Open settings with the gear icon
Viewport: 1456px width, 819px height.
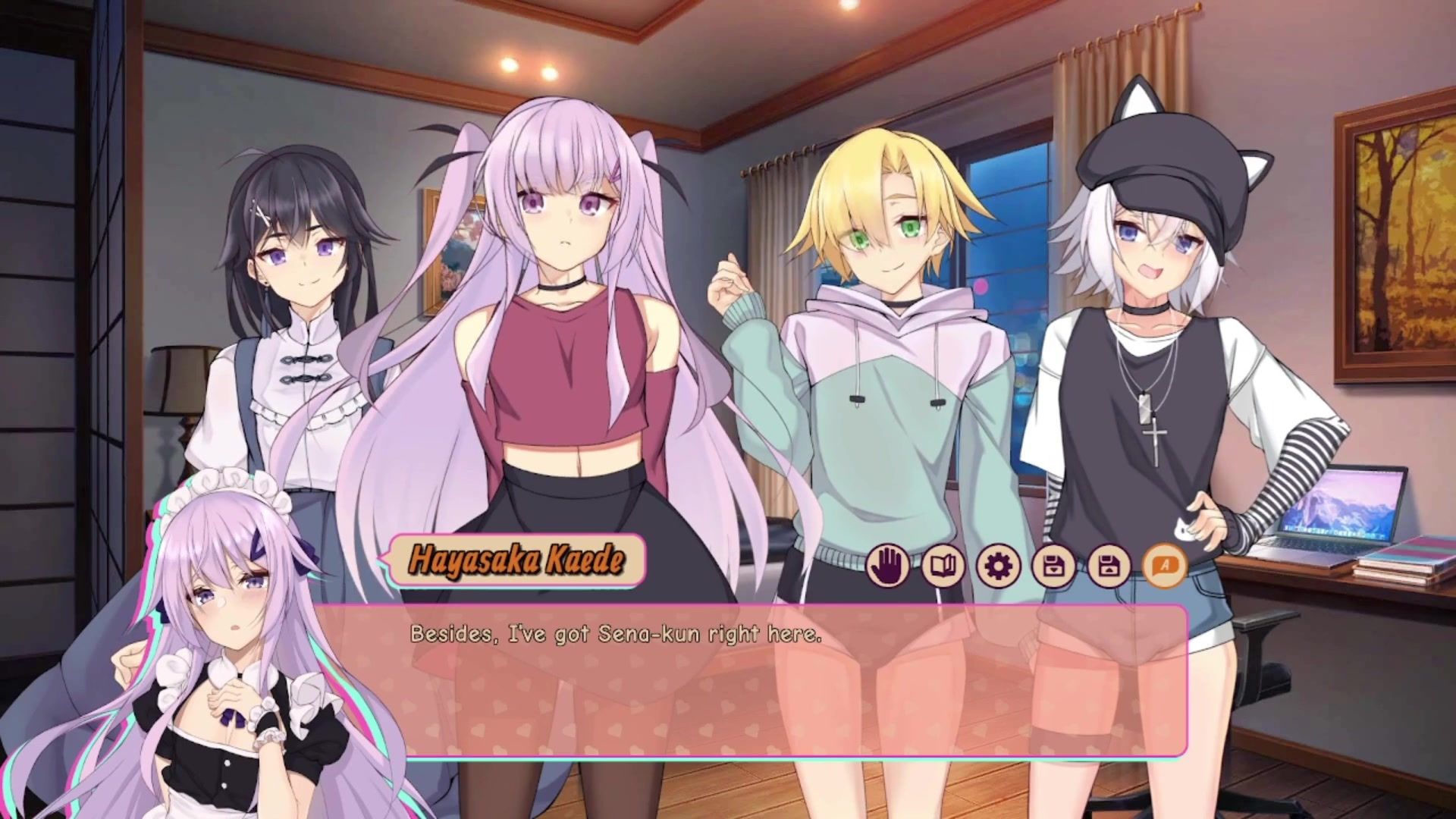[x=998, y=566]
